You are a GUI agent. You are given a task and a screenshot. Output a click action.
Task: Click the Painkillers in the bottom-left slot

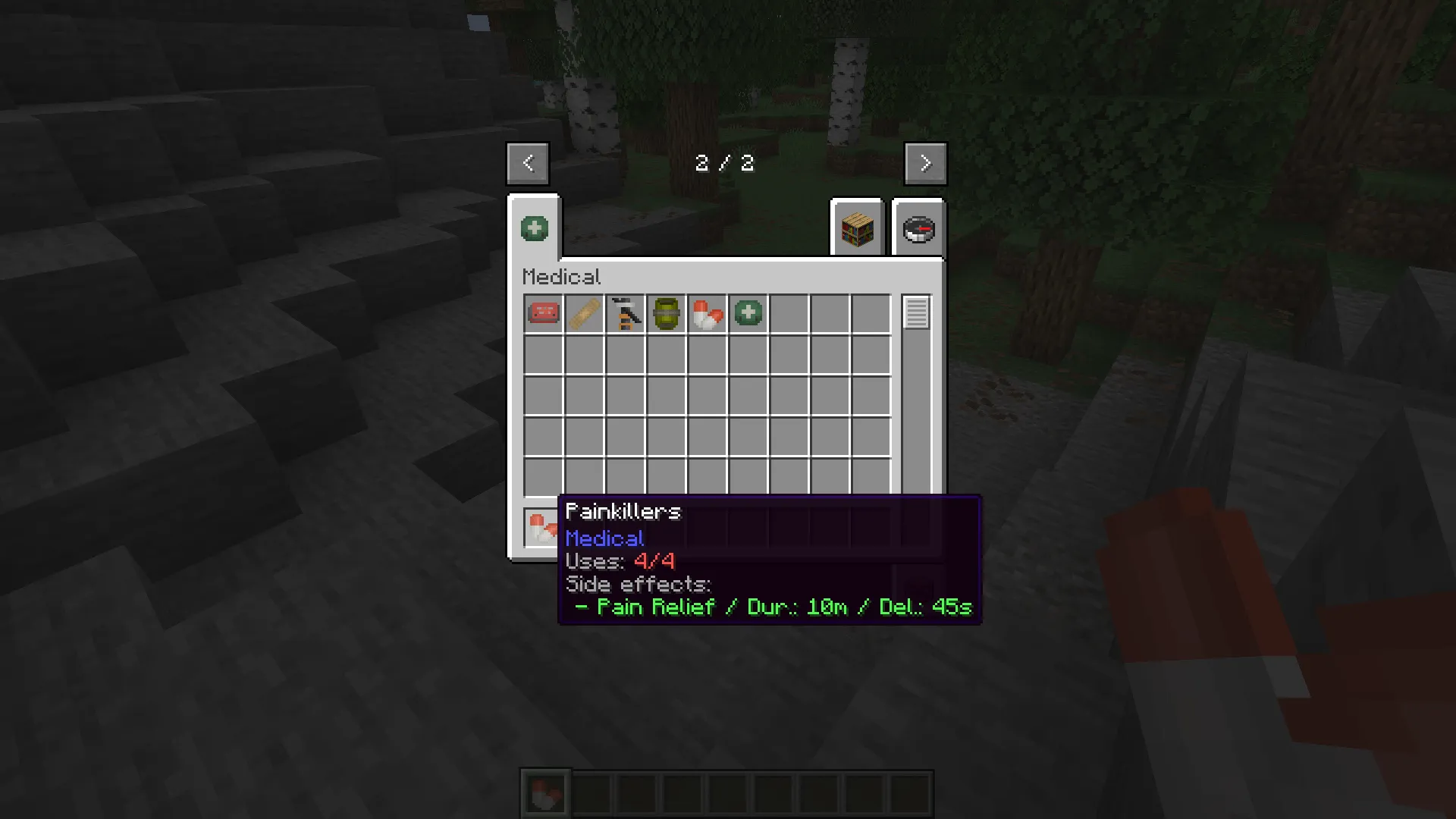(x=541, y=526)
